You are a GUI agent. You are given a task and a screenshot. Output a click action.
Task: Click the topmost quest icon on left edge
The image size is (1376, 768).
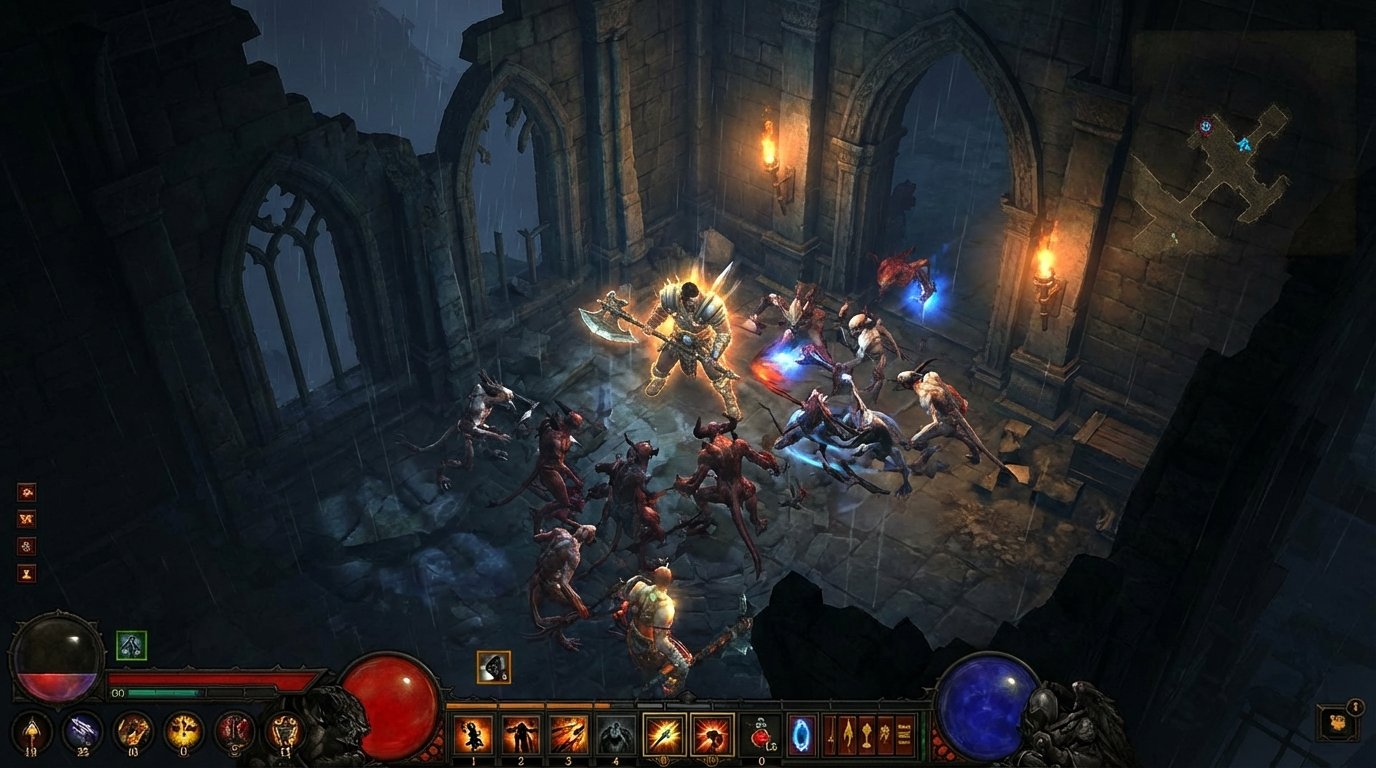pyautogui.click(x=26, y=492)
